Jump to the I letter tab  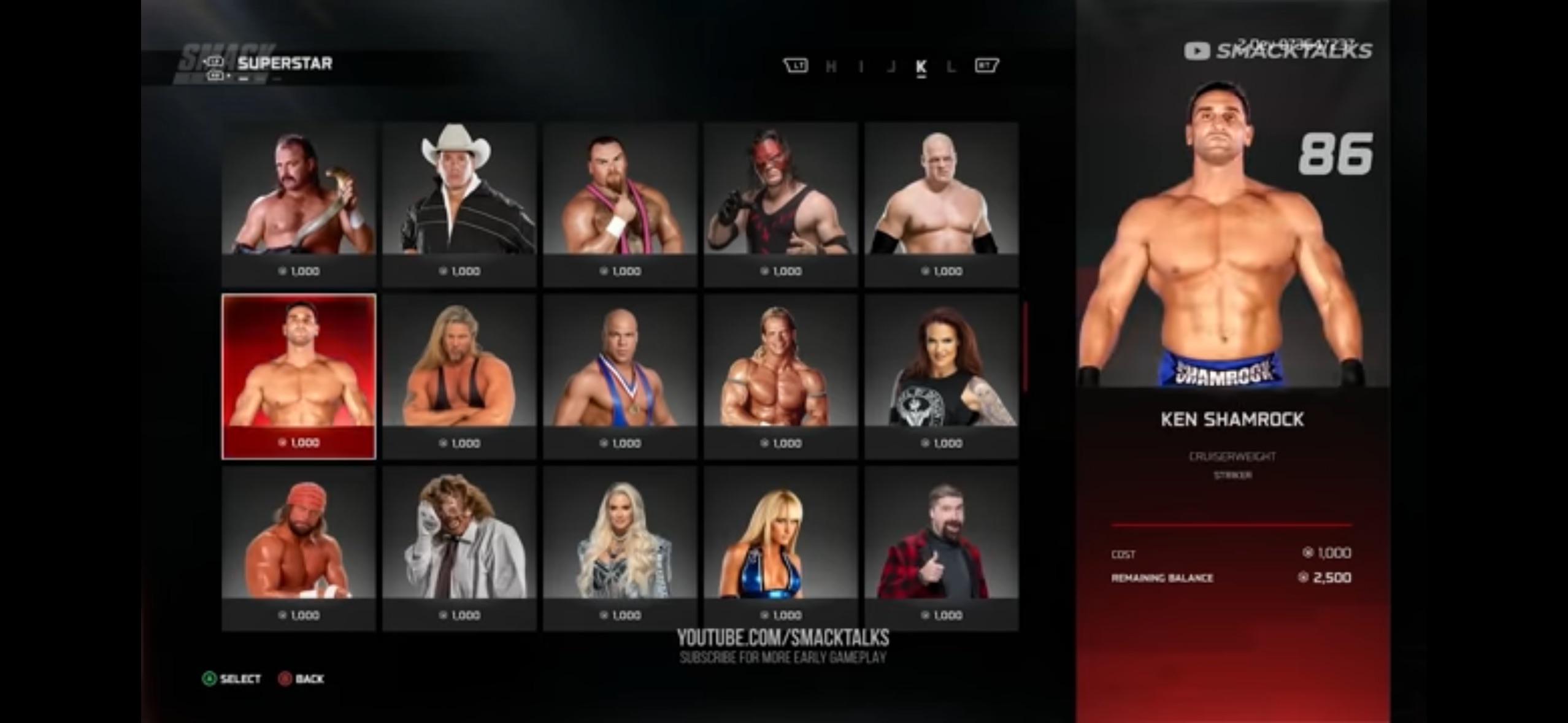pyautogui.click(x=861, y=66)
